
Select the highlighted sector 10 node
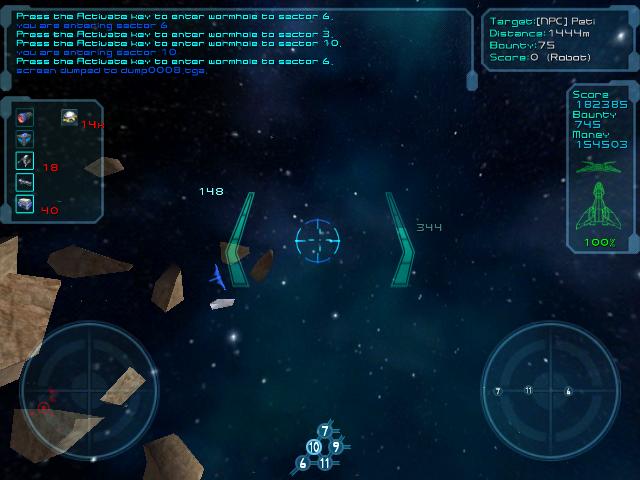[x=314, y=447]
